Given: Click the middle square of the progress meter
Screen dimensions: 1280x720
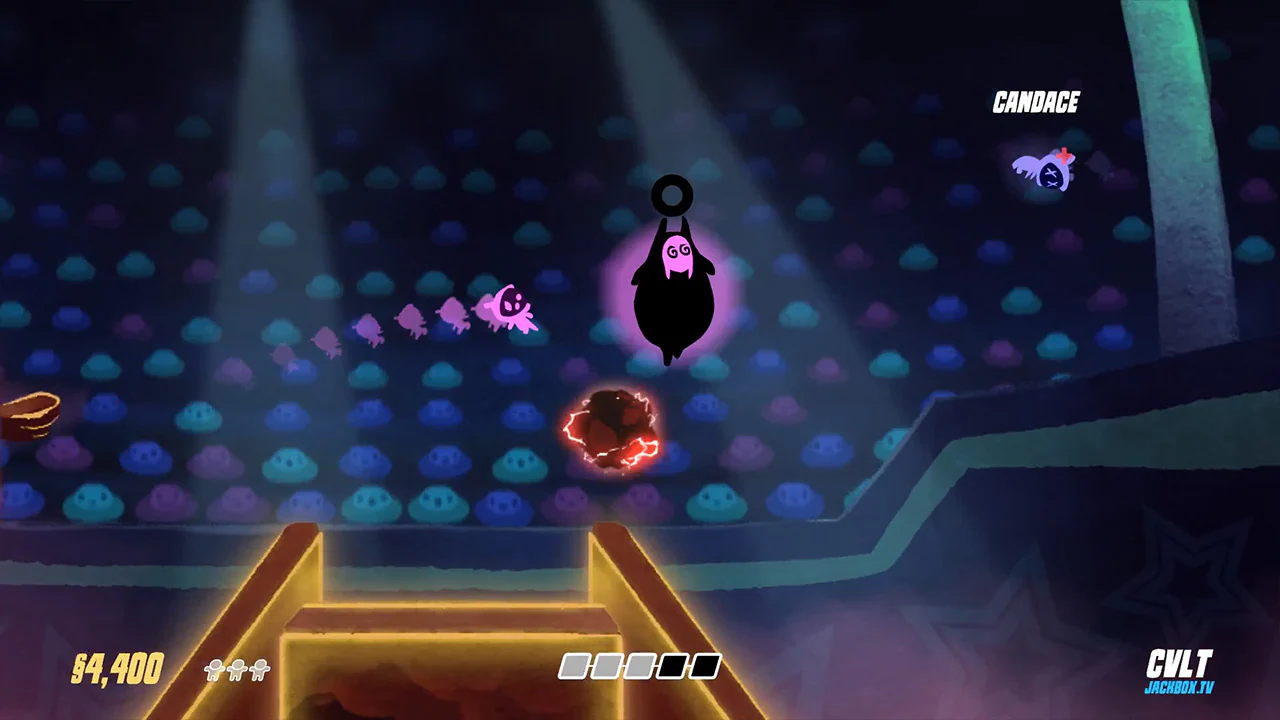Looking at the screenshot, I should coord(640,667).
